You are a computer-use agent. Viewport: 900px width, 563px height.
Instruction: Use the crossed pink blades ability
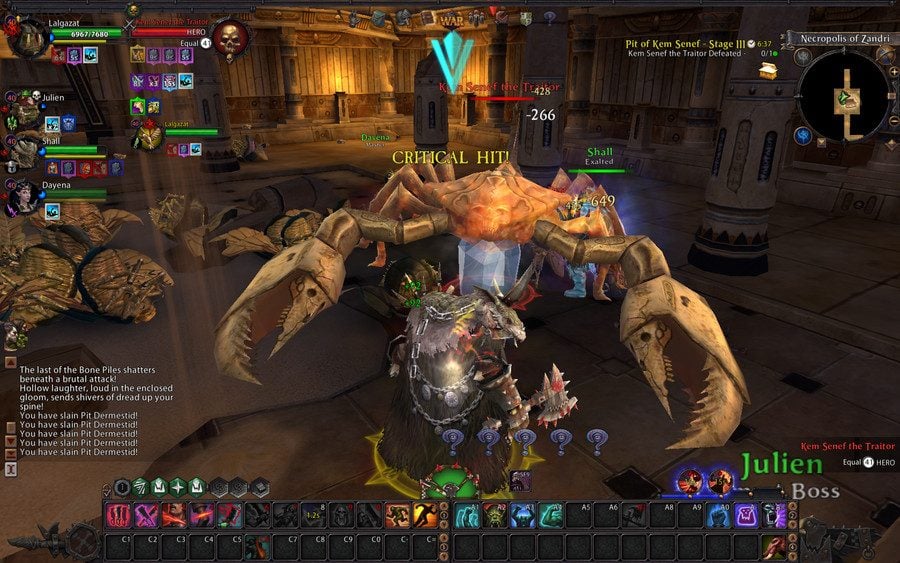(146, 515)
